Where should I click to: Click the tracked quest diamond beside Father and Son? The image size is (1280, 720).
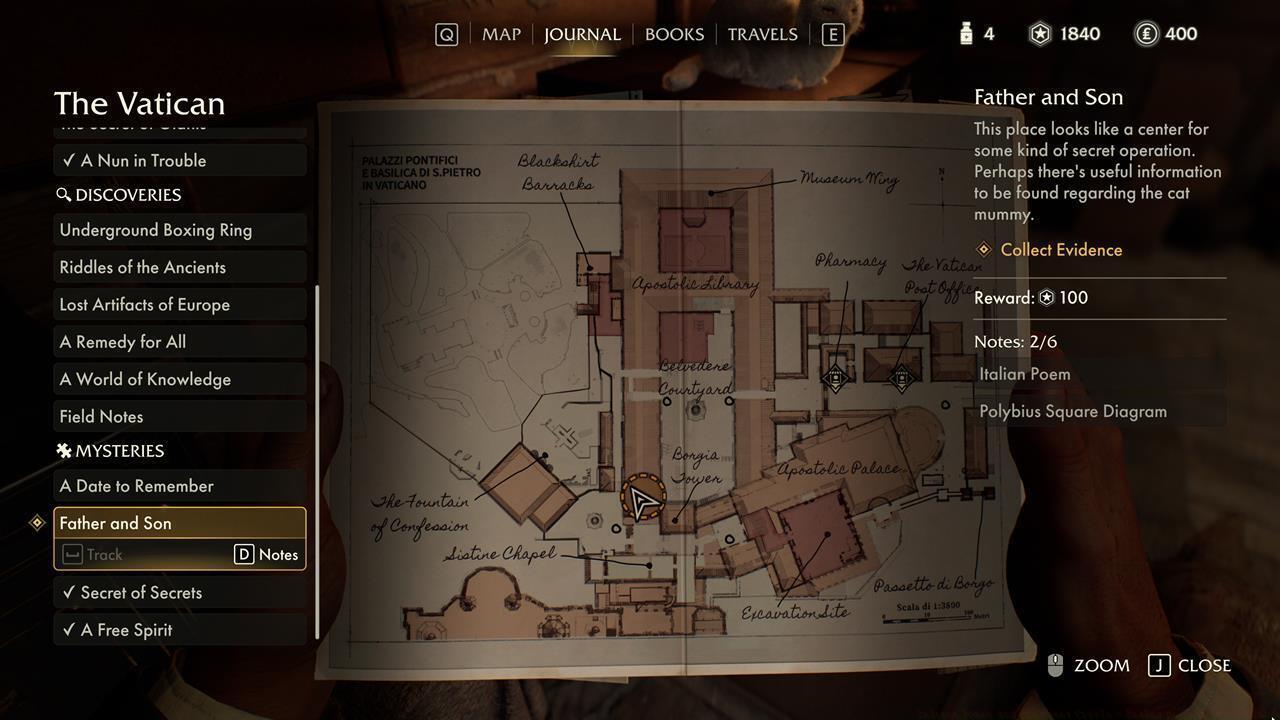point(36,522)
